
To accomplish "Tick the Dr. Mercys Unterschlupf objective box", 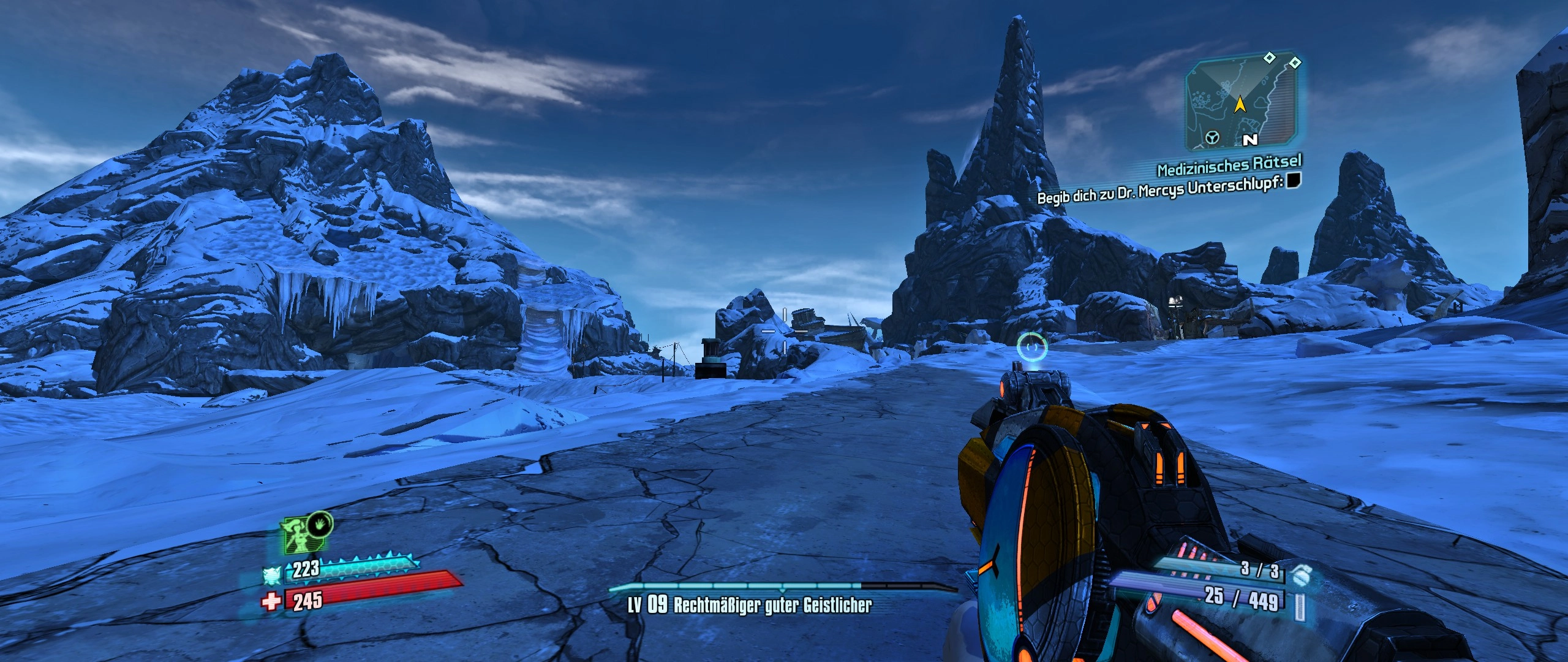I will [1293, 180].
